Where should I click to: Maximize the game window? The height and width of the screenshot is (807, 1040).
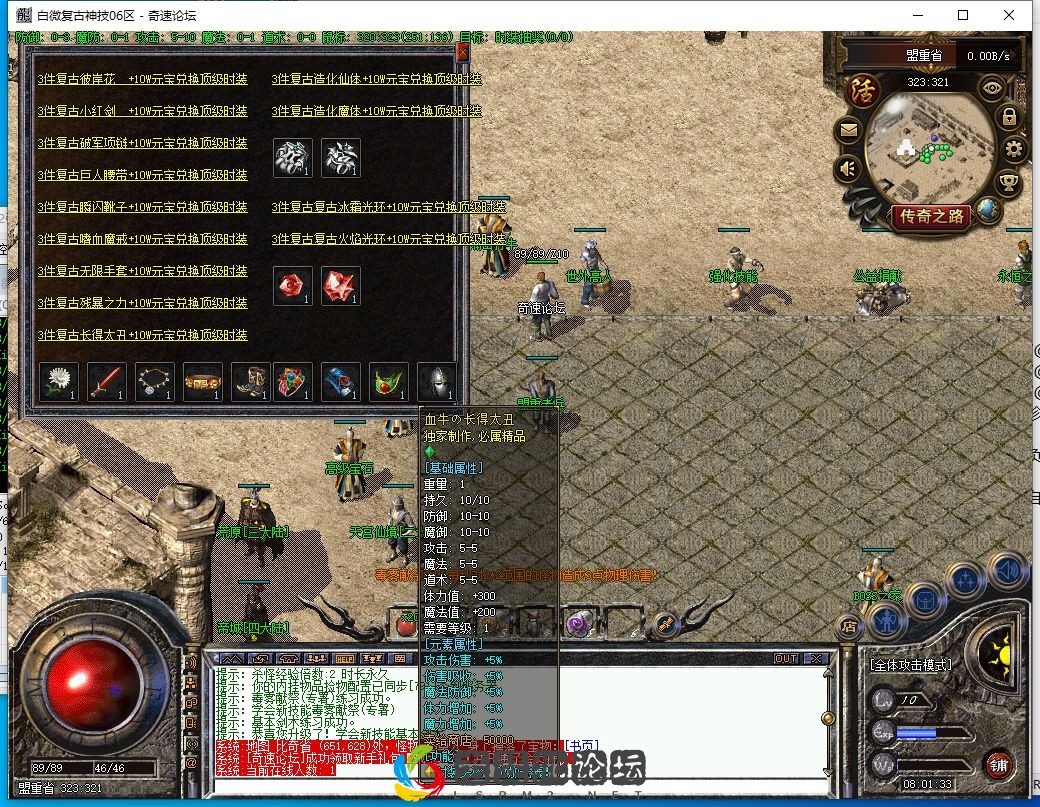963,15
